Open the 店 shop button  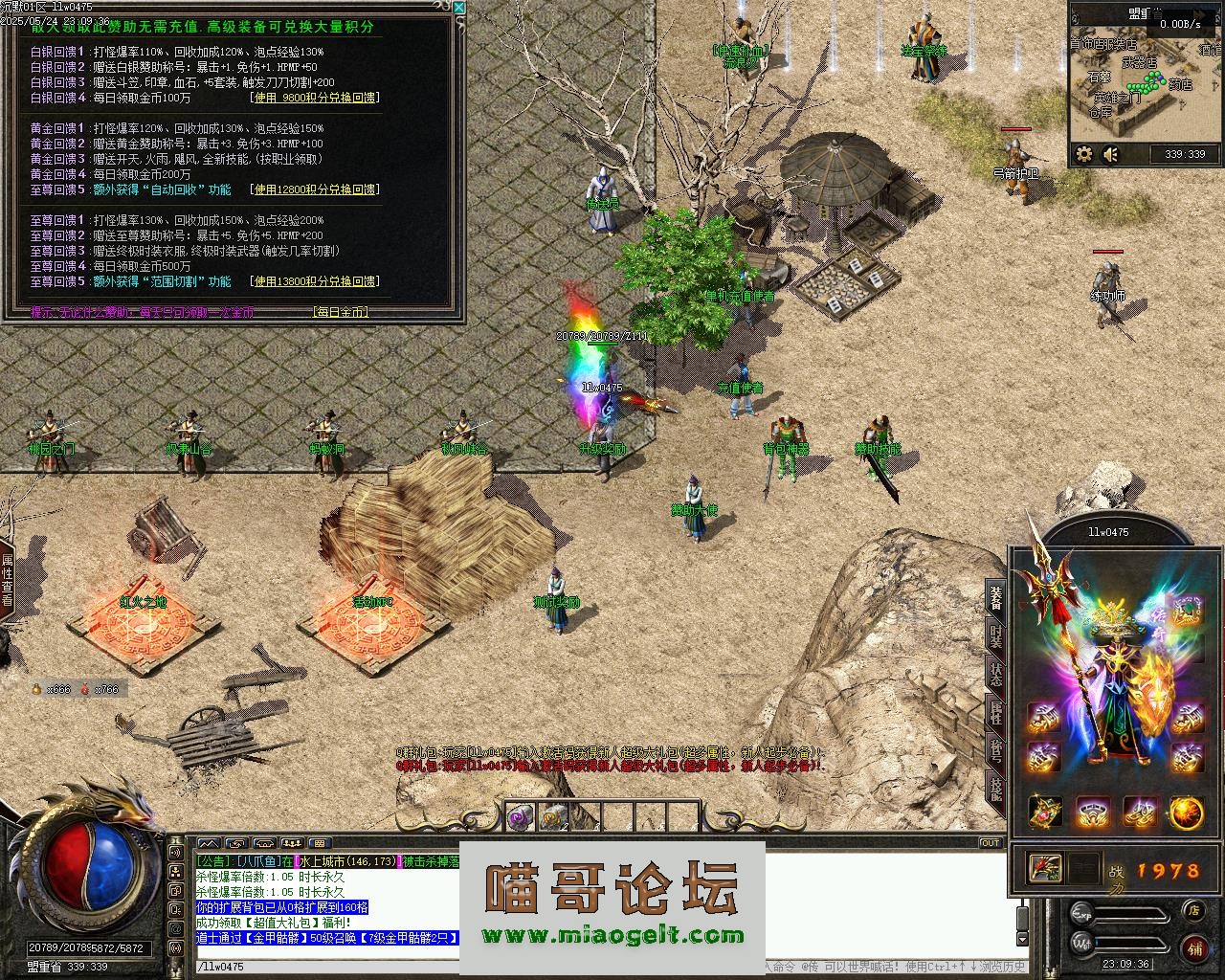[x=1193, y=911]
